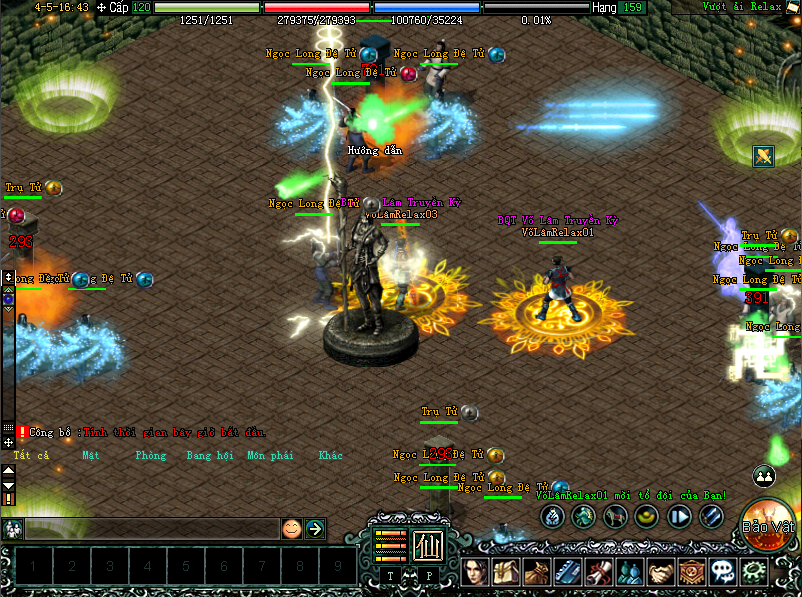This screenshot has height=597, width=802.
Task: Click the skull speech bubble icon
Action: pos(723,571)
